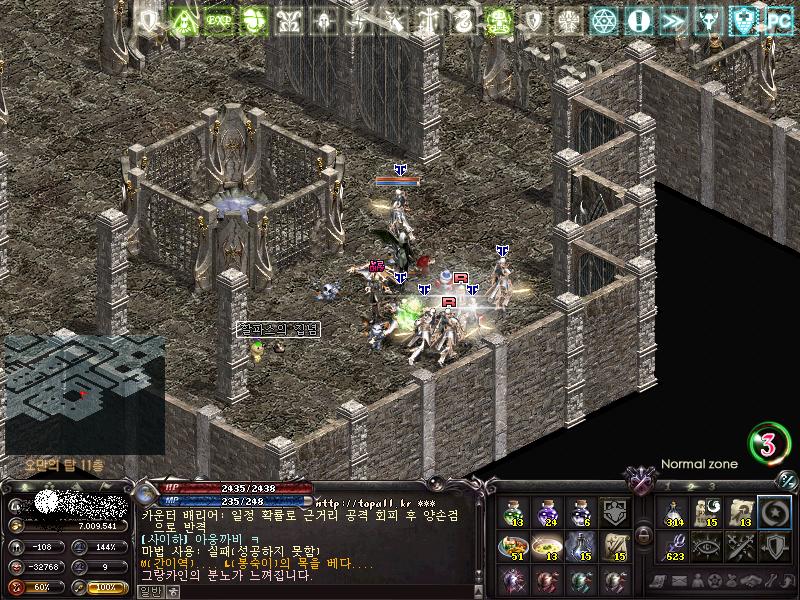Select the food plate stack of 51
The height and width of the screenshot is (600, 800).
tap(514, 546)
